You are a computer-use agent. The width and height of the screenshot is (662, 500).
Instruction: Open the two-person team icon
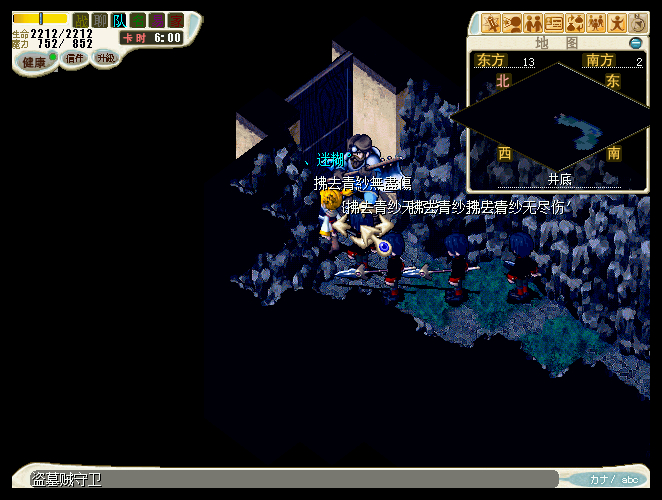(533, 22)
